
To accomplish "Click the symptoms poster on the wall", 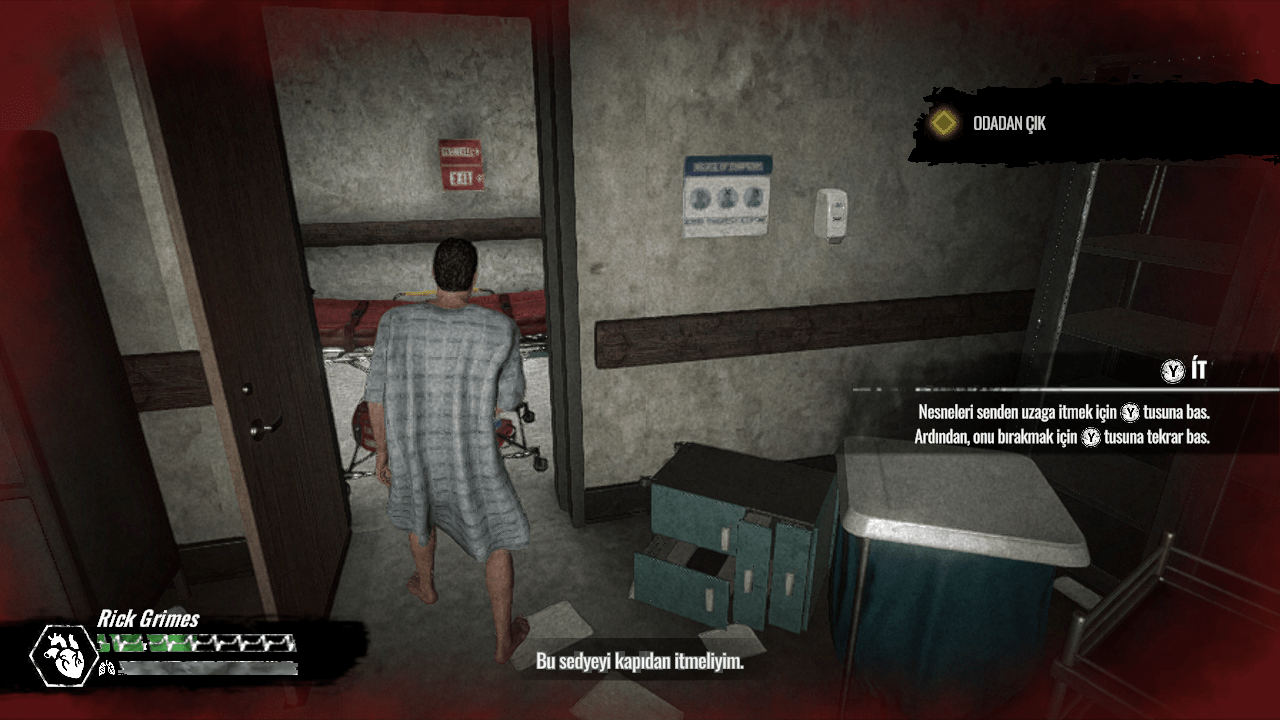I will pyautogui.click(x=727, y=193).
